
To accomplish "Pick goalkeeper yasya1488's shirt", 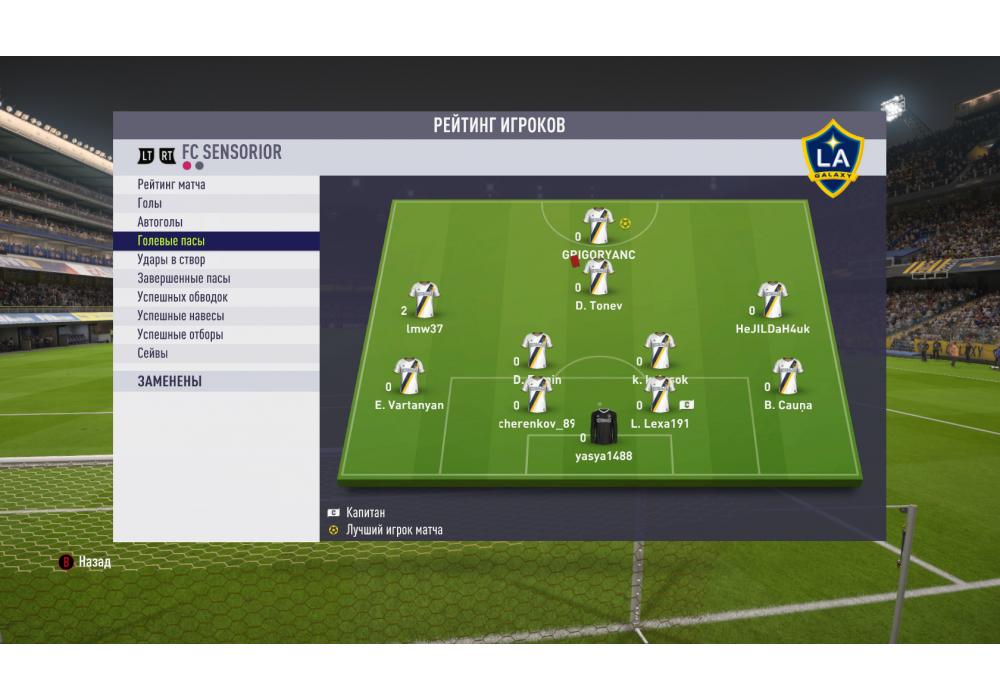I will tap(603, 426).
